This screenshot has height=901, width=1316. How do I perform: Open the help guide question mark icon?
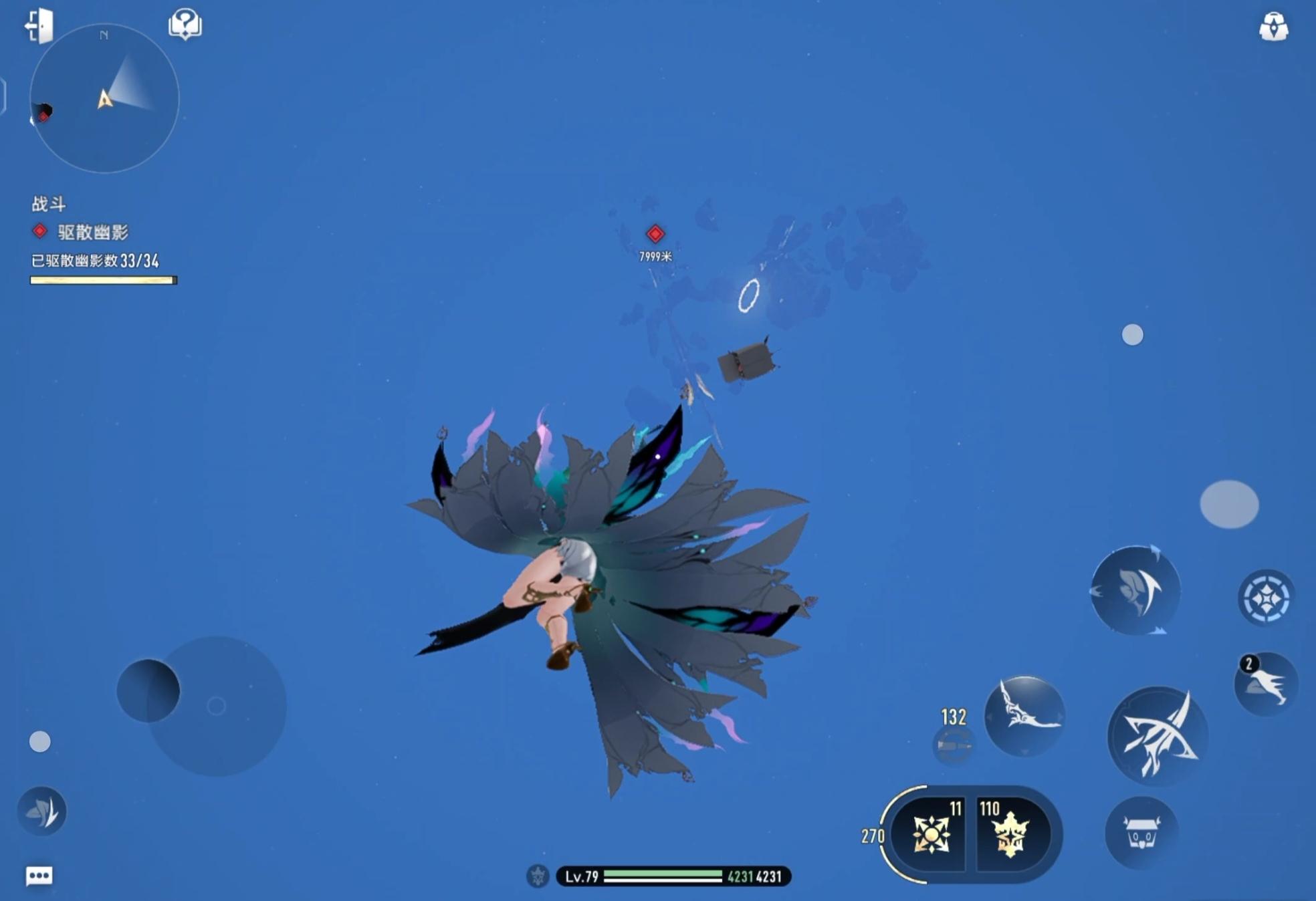185,25
